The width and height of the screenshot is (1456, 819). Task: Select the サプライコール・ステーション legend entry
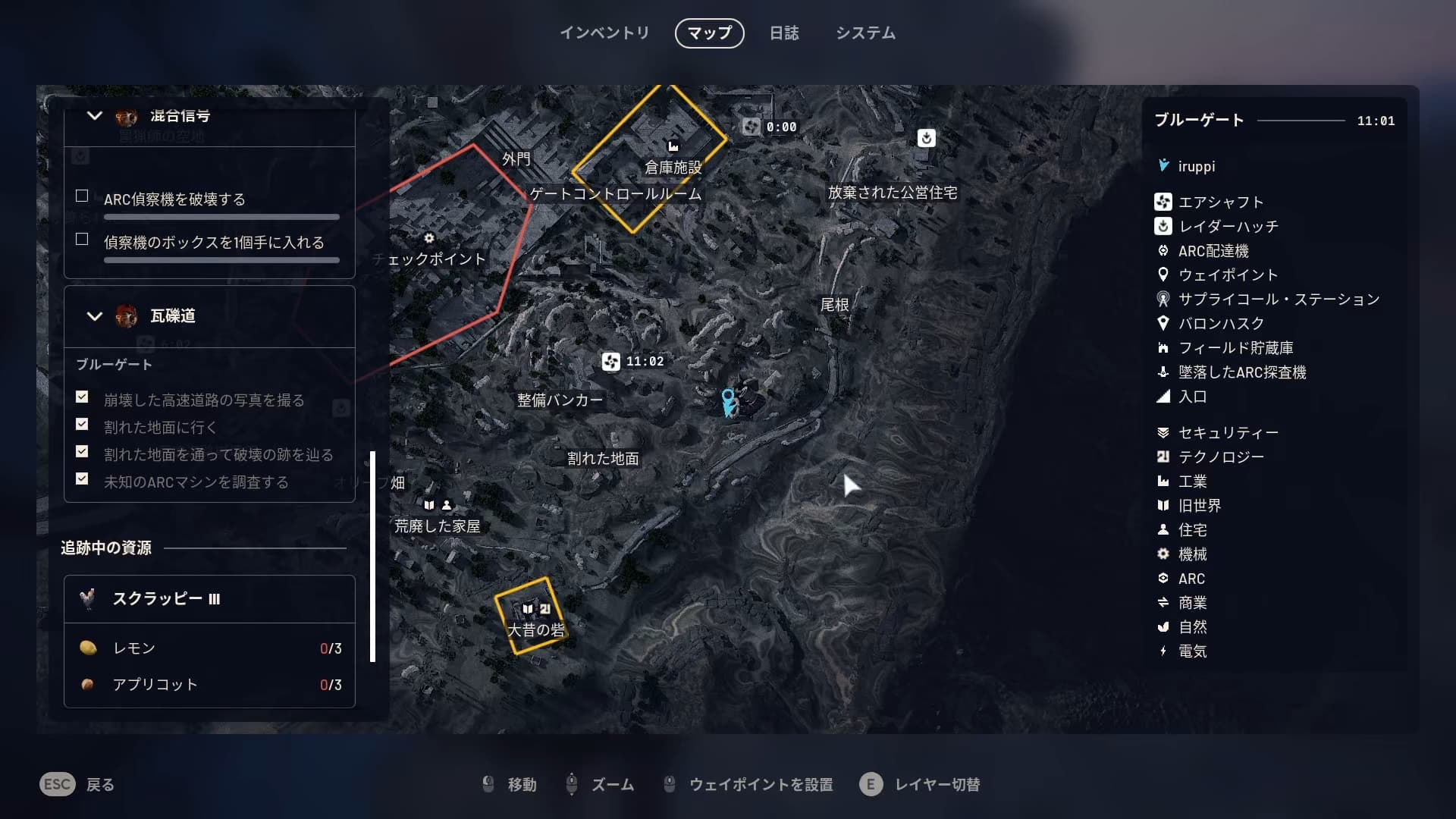pos(1278,299)
